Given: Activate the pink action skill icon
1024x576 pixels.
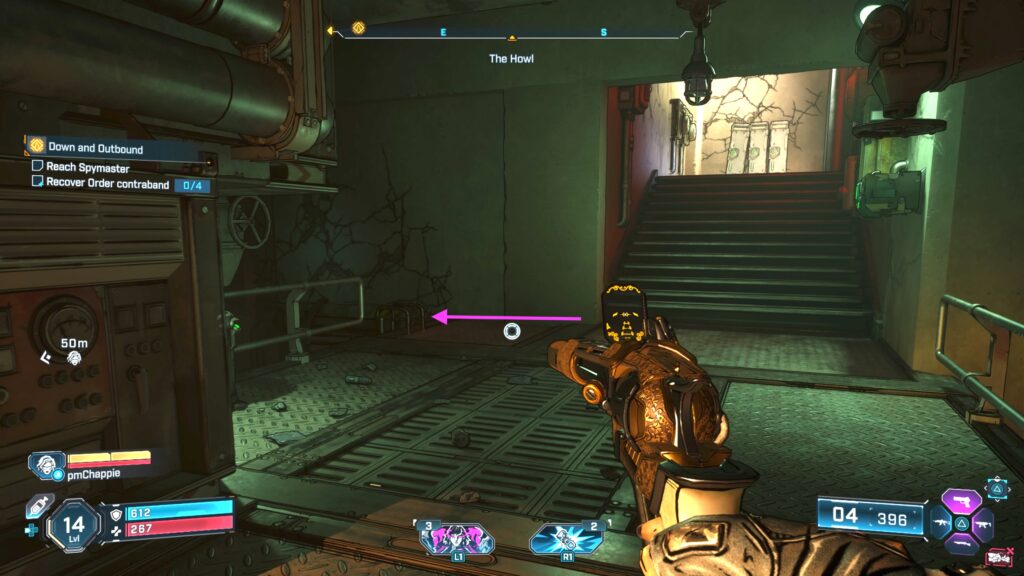Looking at the screenshot, I should tap(457, 538).
